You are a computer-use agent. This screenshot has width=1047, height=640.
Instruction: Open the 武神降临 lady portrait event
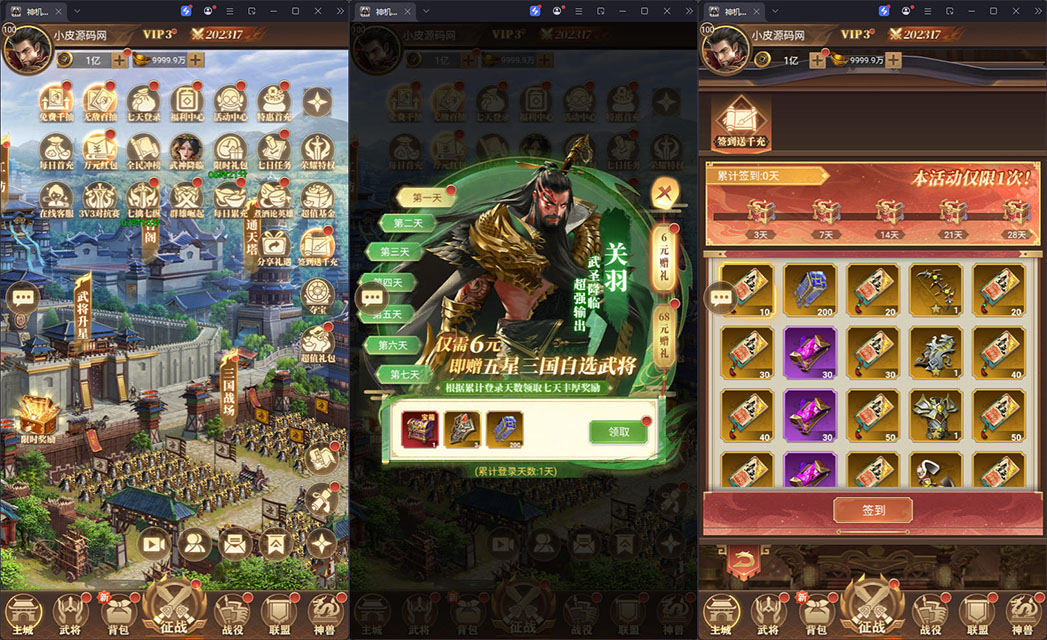pos(187,149)
